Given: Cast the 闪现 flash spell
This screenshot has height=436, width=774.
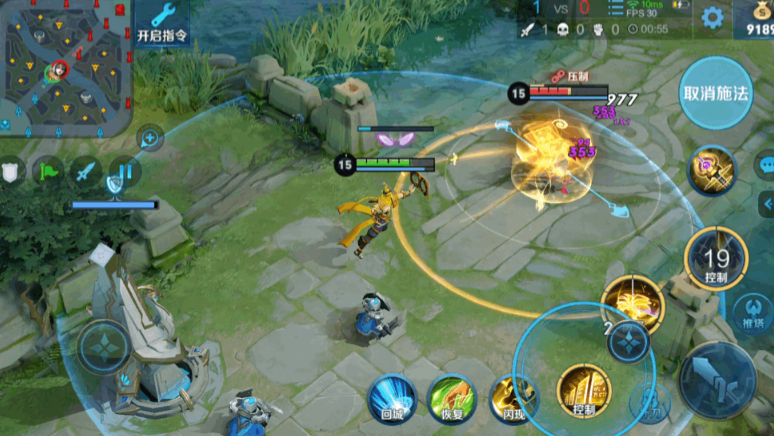Looking at the screenshot, I should pyautogui.click(x=512, y=399).
